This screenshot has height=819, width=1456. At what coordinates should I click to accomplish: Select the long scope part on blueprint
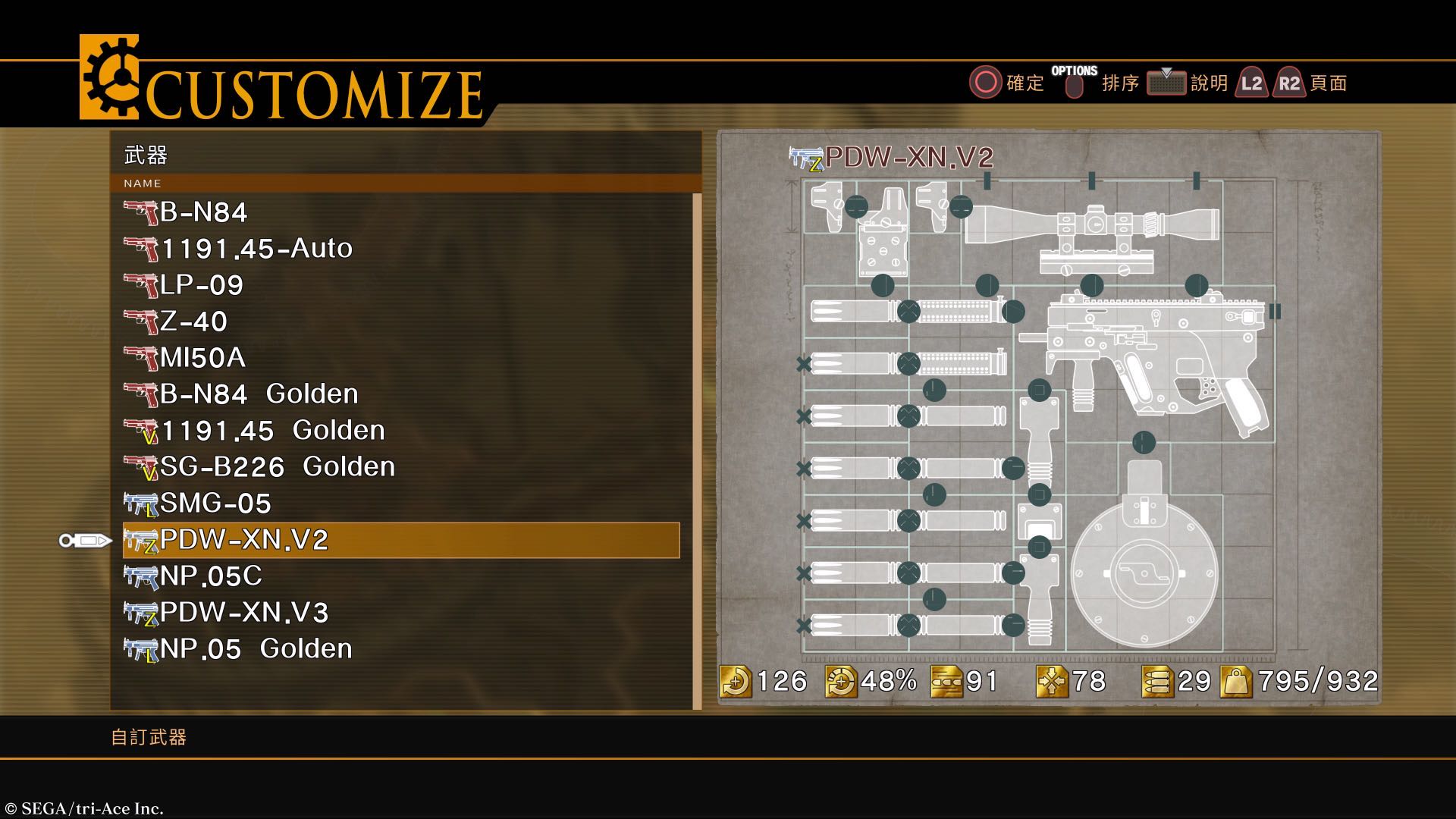1092,225
